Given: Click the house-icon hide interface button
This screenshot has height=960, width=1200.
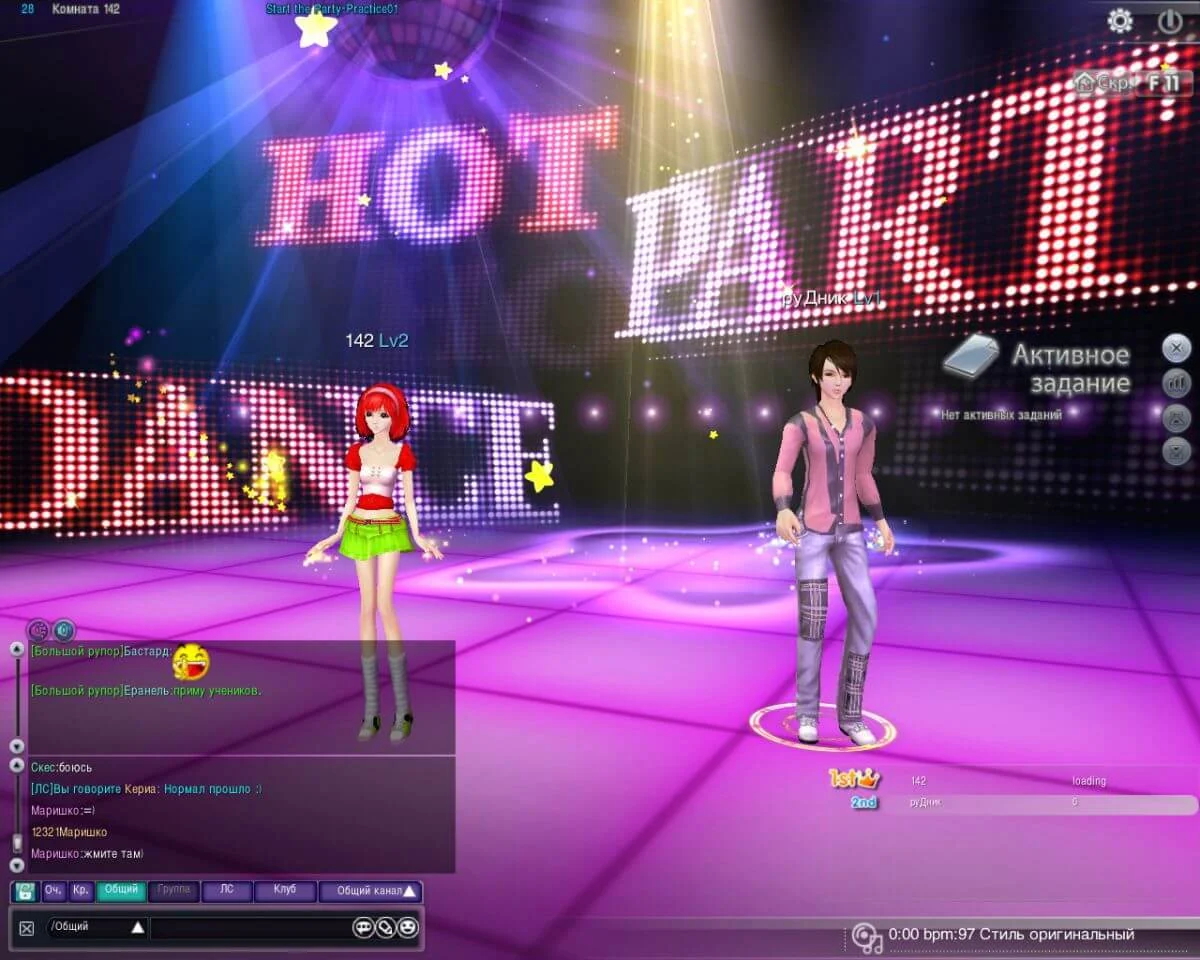Looking at the screenshot, I should pyautogui.click(x=1103, y=82).
